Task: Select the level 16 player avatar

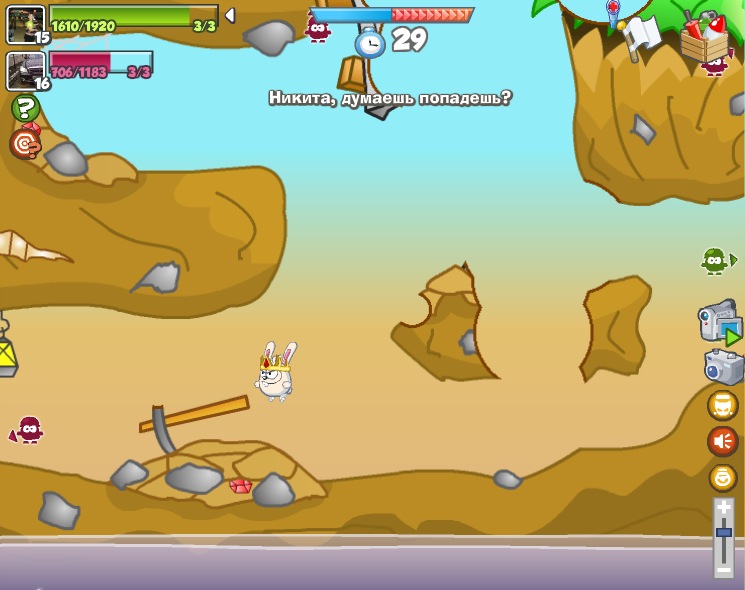Action: coord(25,70)
